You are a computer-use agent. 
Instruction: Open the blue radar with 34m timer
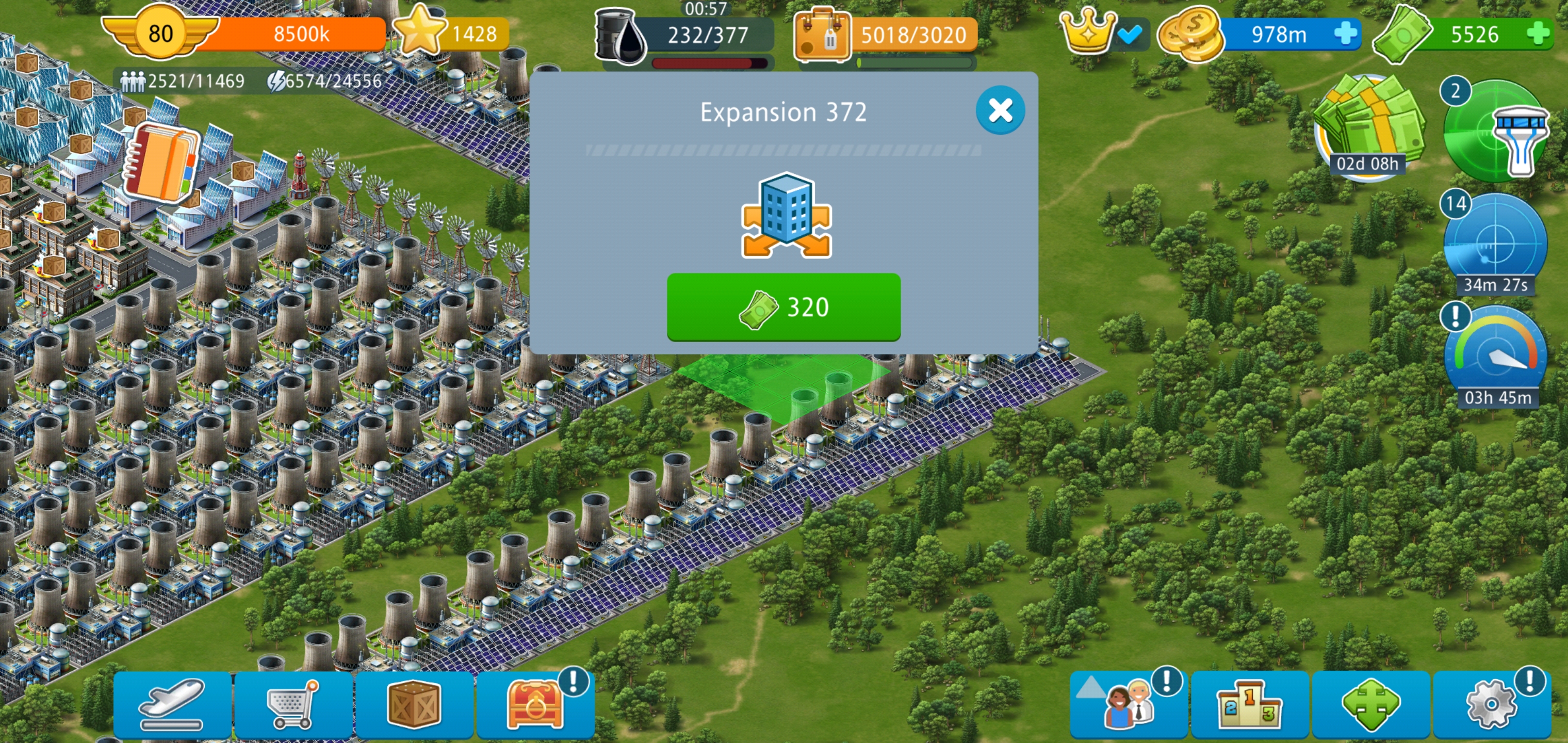click(x=1495, y=244)
